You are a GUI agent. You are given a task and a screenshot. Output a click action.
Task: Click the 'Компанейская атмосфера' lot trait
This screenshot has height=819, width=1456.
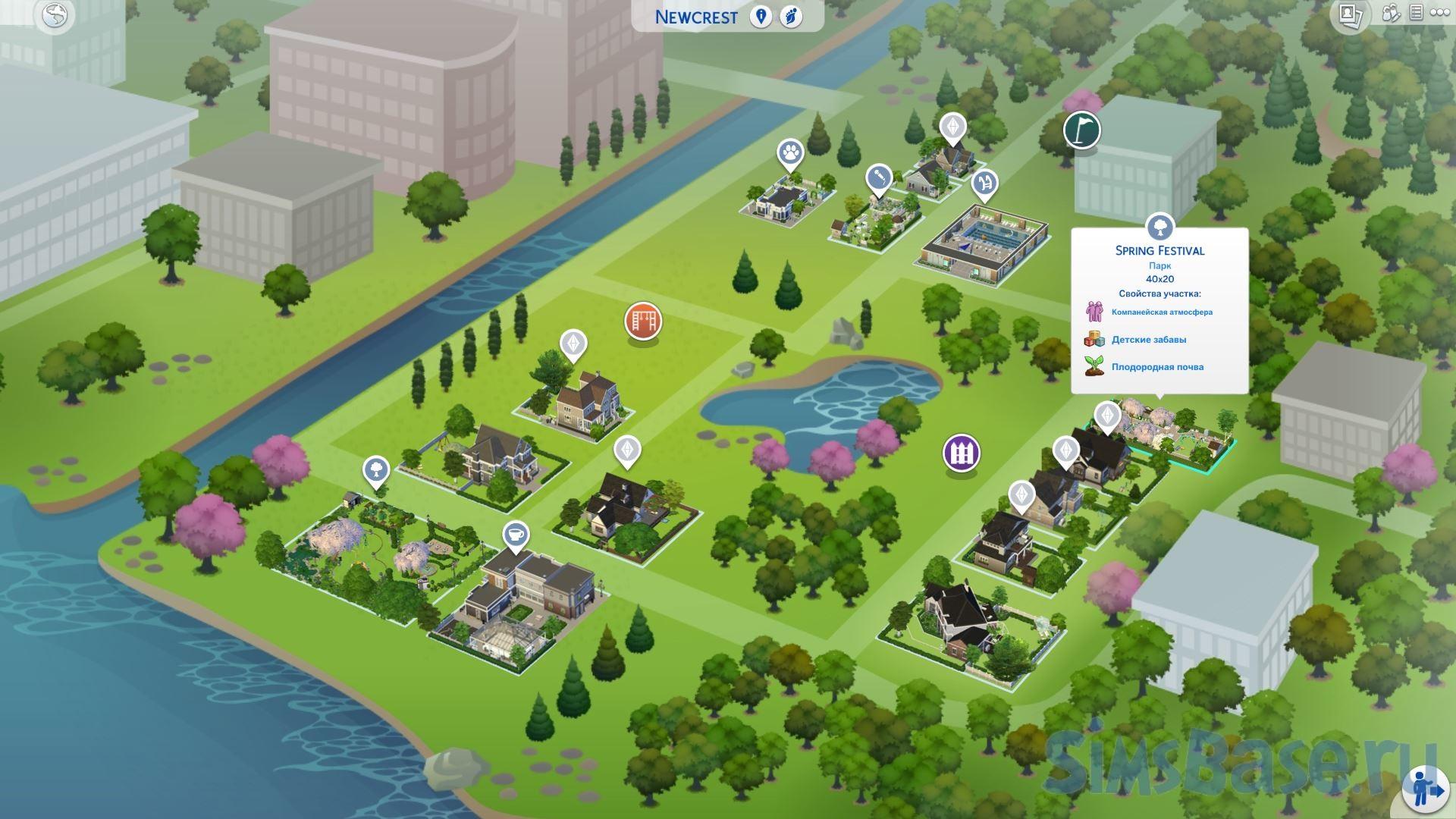(x=1161, y=312)
